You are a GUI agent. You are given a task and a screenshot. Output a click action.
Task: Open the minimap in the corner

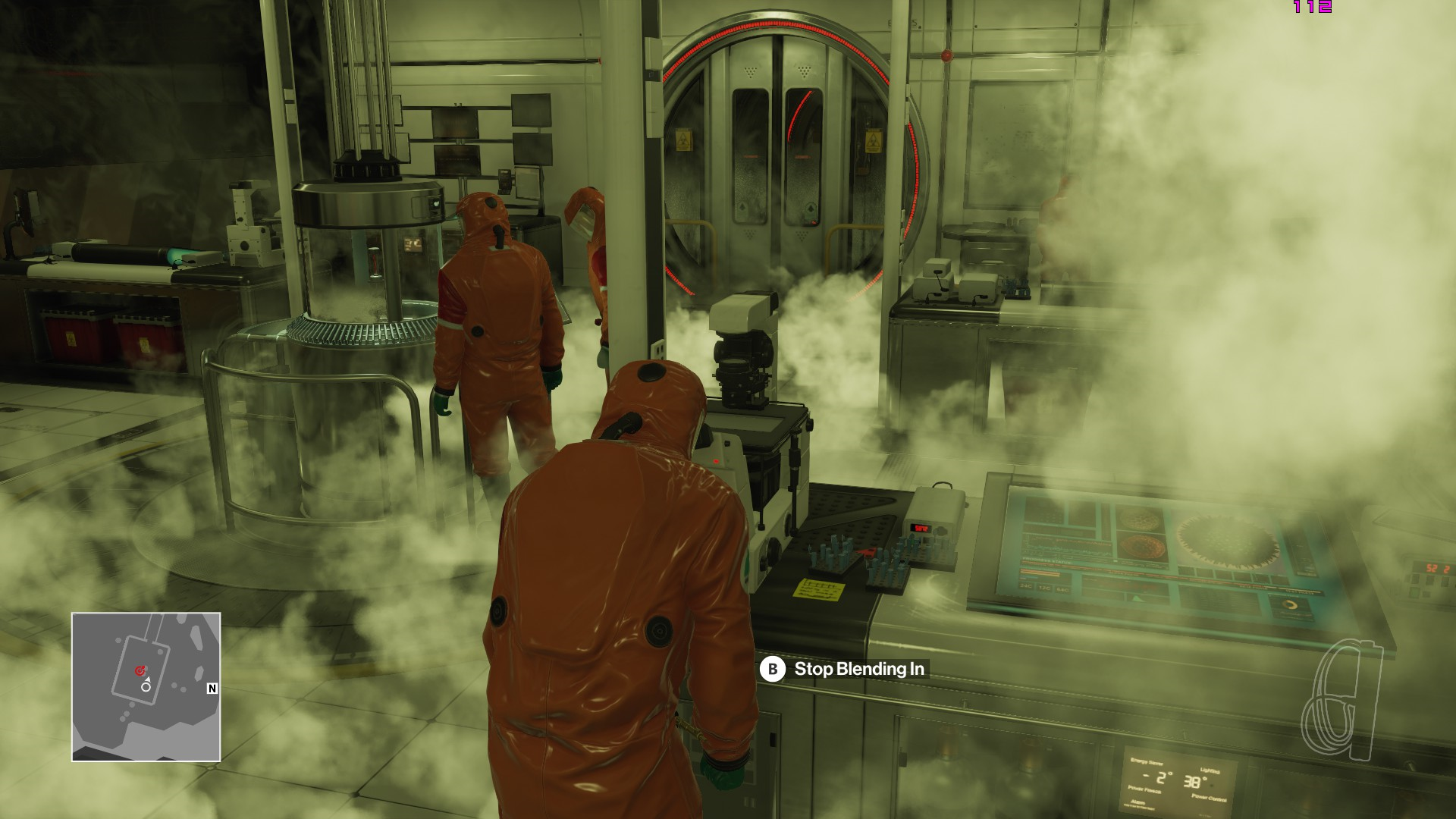pyautogui.click(x=146, y=687)
